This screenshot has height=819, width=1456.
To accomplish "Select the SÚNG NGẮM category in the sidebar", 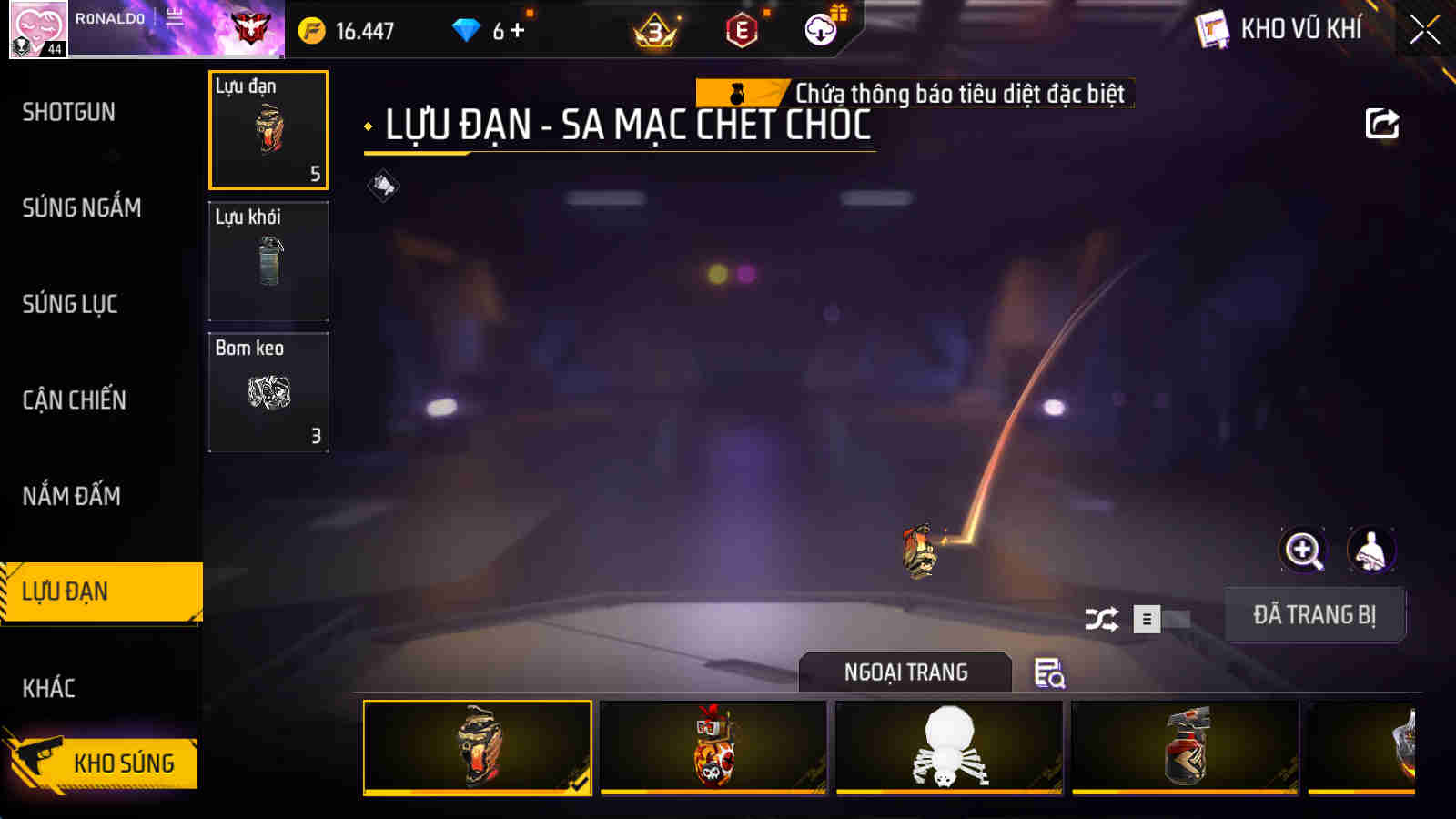I will [82, 208].
